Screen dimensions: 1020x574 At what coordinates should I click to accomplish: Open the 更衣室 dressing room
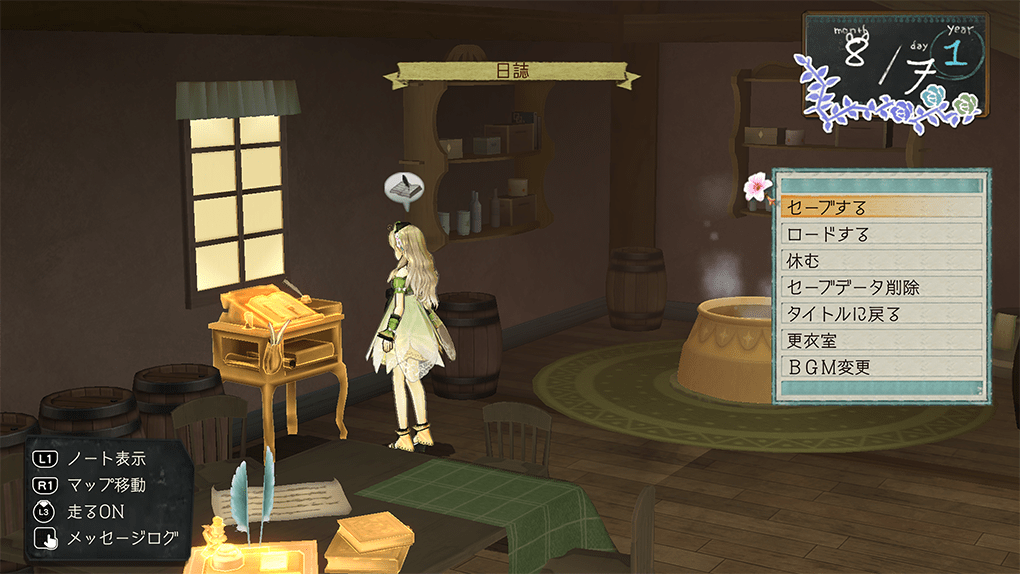(880, 341)
